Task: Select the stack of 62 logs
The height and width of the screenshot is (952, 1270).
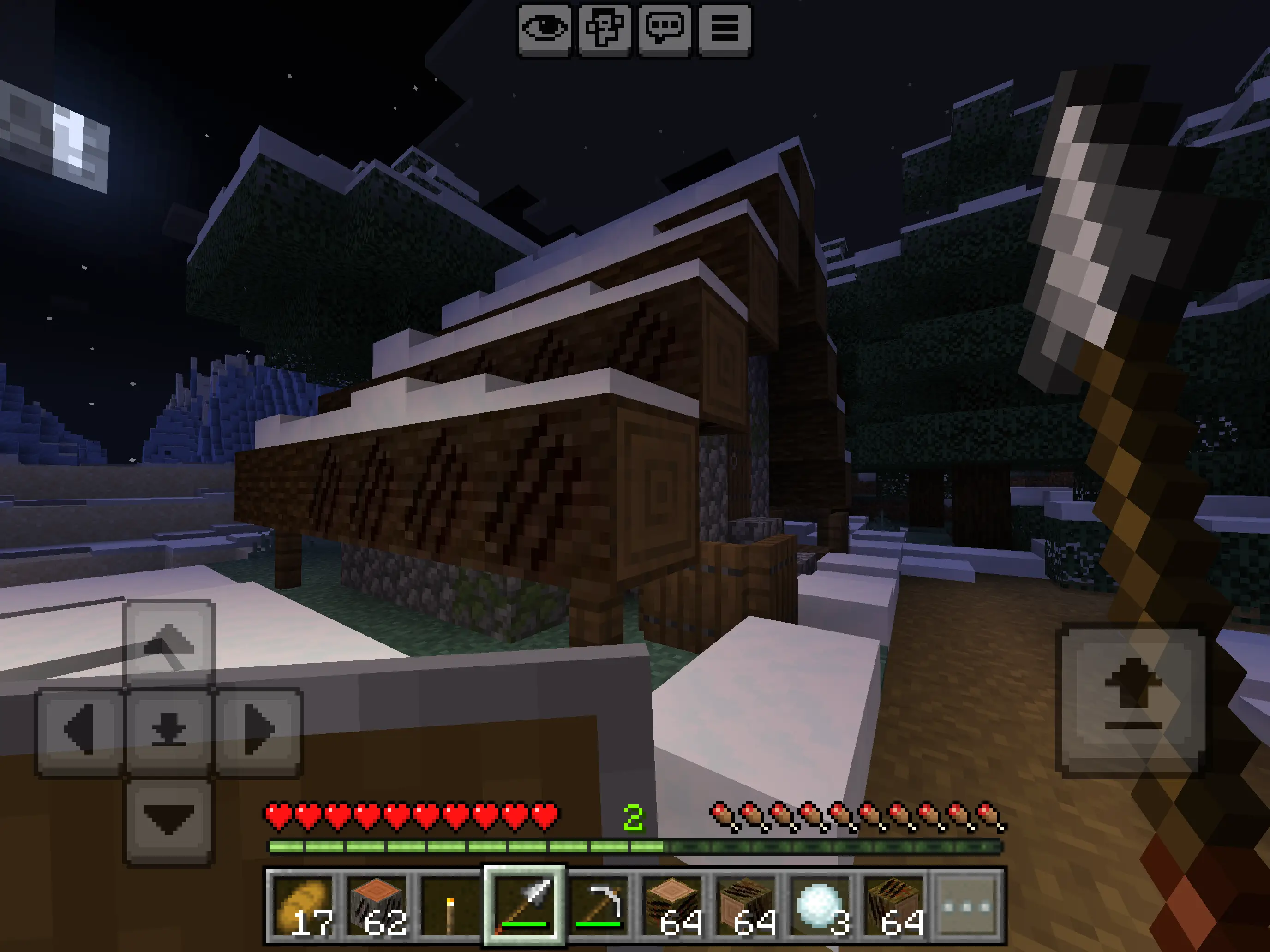Action: point(378,906)
